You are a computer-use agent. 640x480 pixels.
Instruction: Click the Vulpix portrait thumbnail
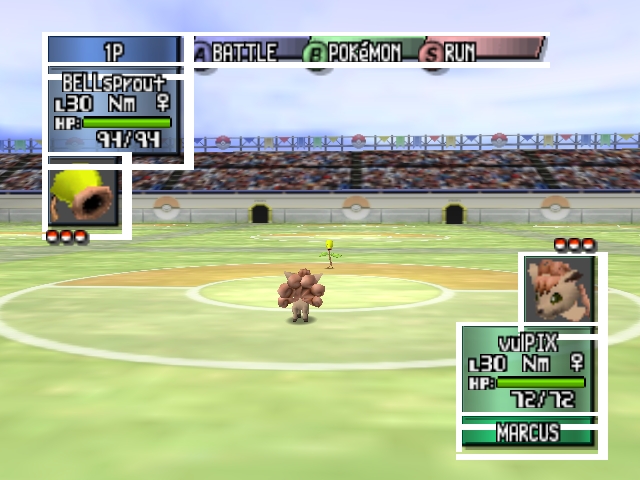pos(561,290)
